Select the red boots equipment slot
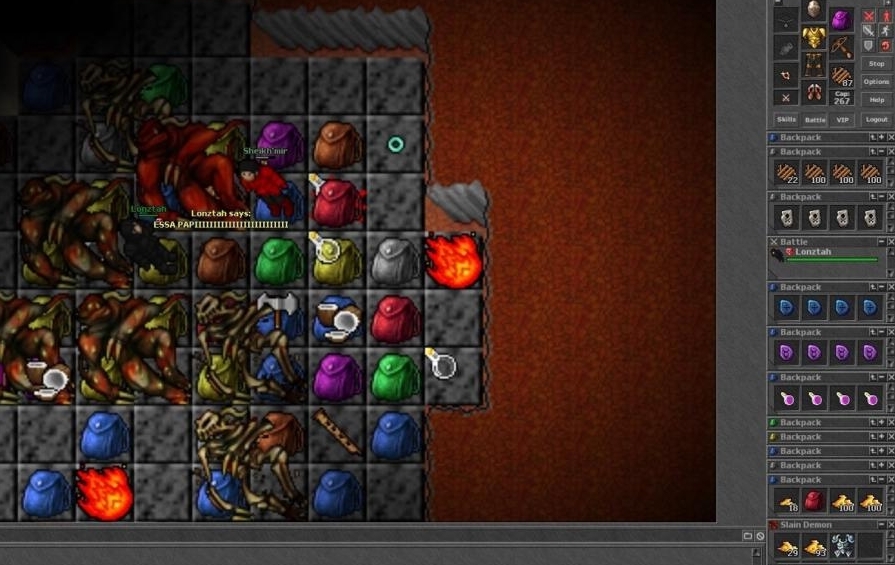The height and width of the screenshot is (565, 895). [814, 93]
